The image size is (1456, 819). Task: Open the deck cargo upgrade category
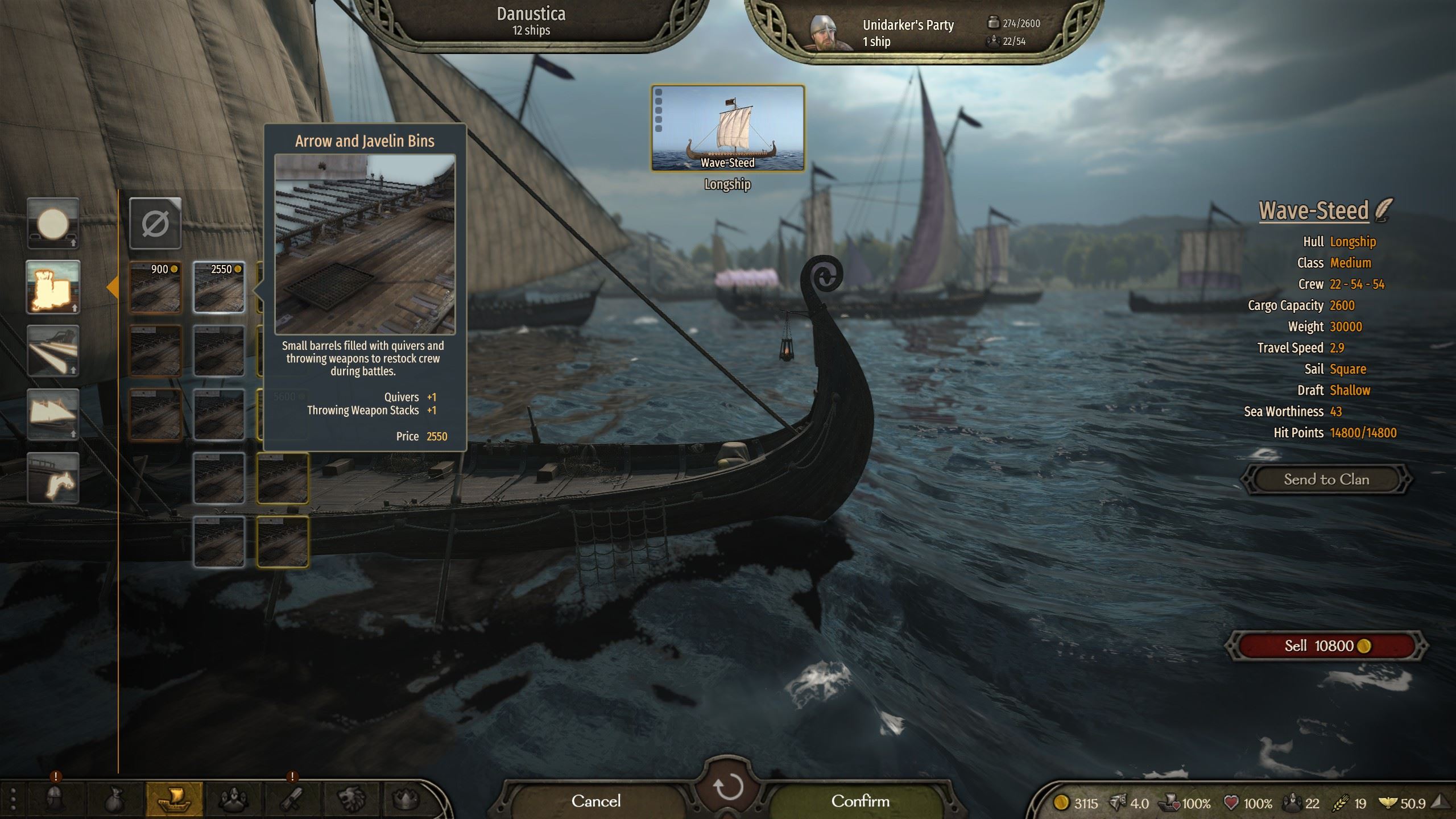[53, 287]
